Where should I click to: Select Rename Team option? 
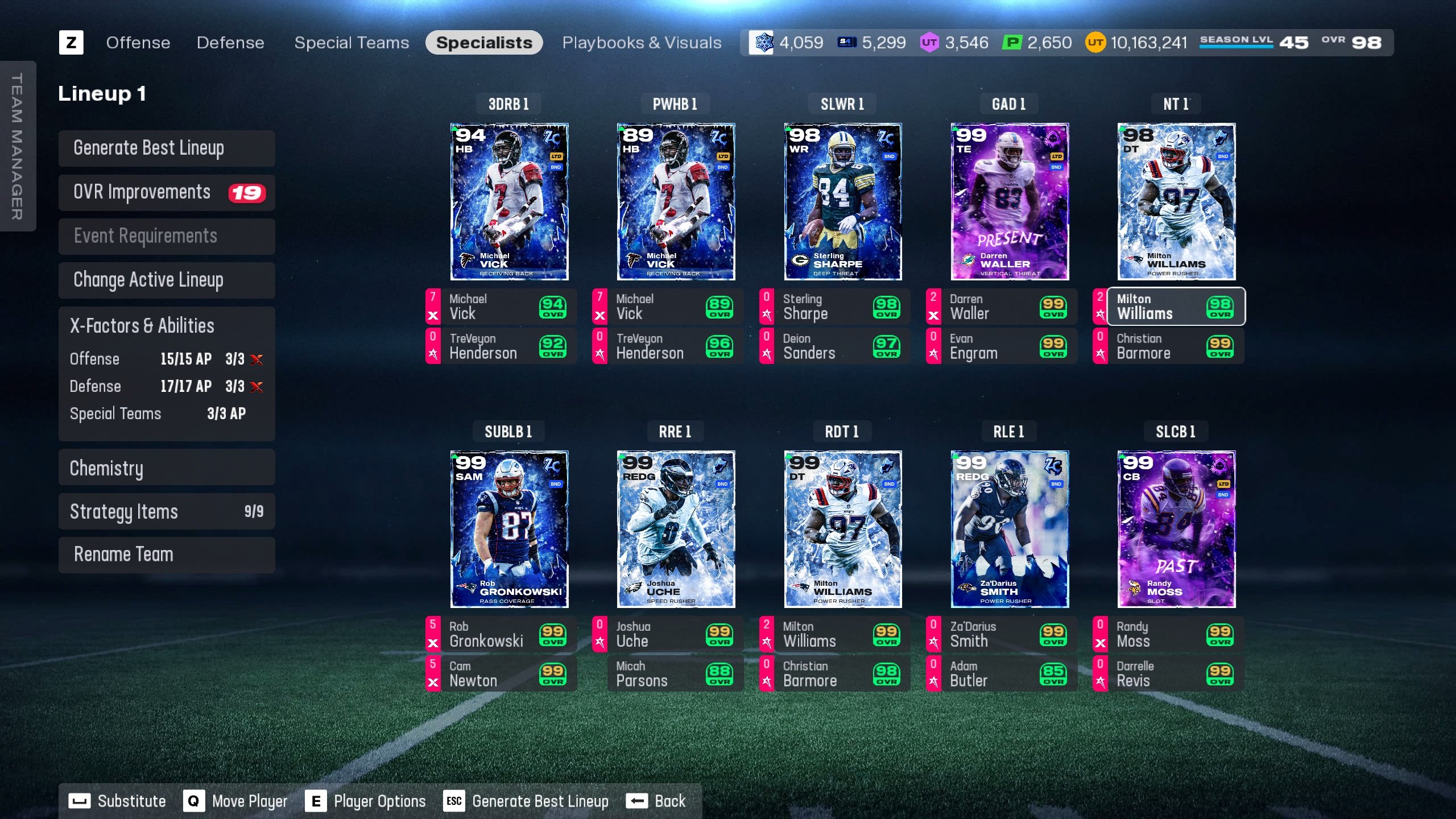click(167, 555)
